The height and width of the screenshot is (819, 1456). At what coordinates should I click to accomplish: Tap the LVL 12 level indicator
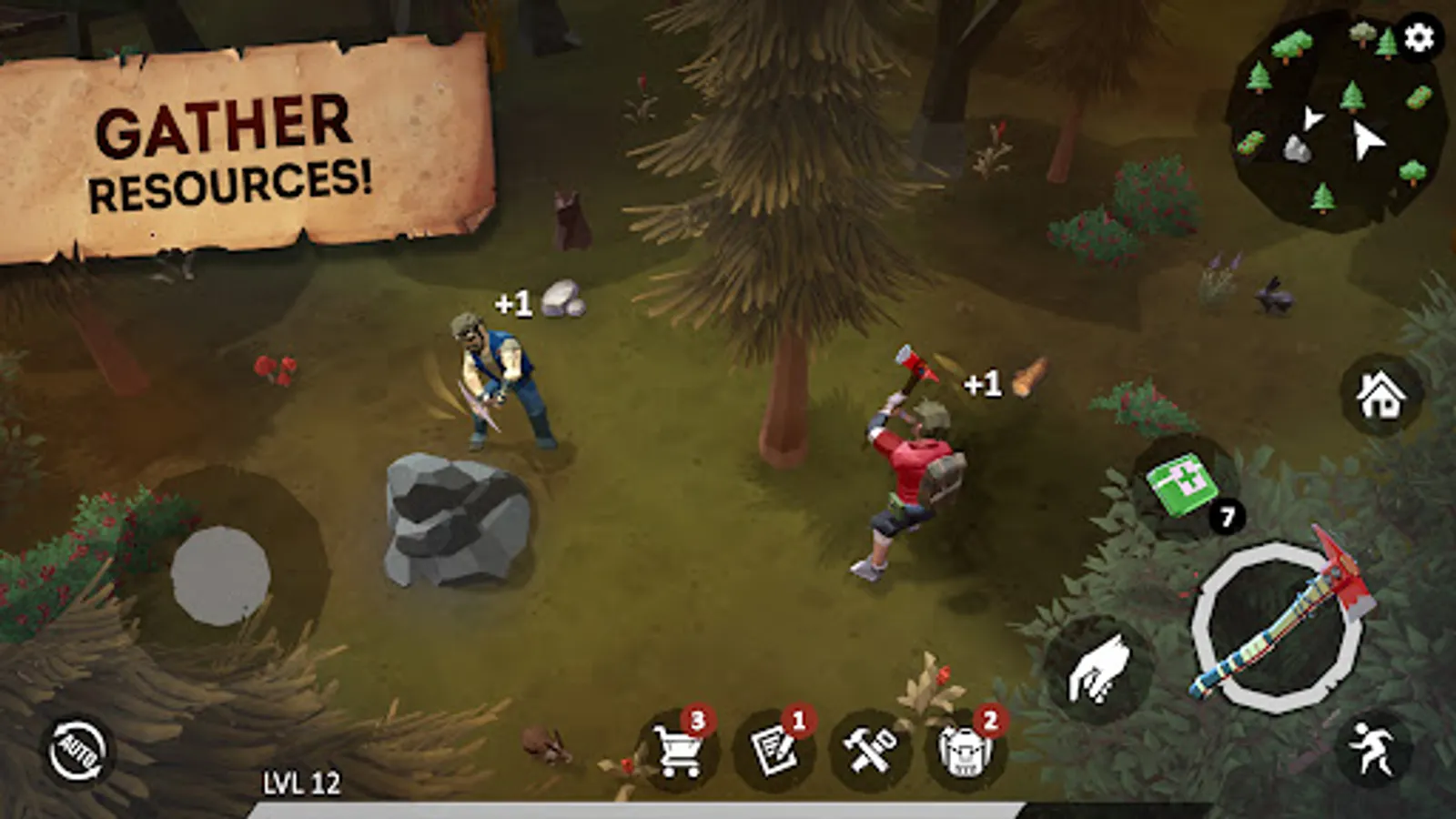pos(300,779)
